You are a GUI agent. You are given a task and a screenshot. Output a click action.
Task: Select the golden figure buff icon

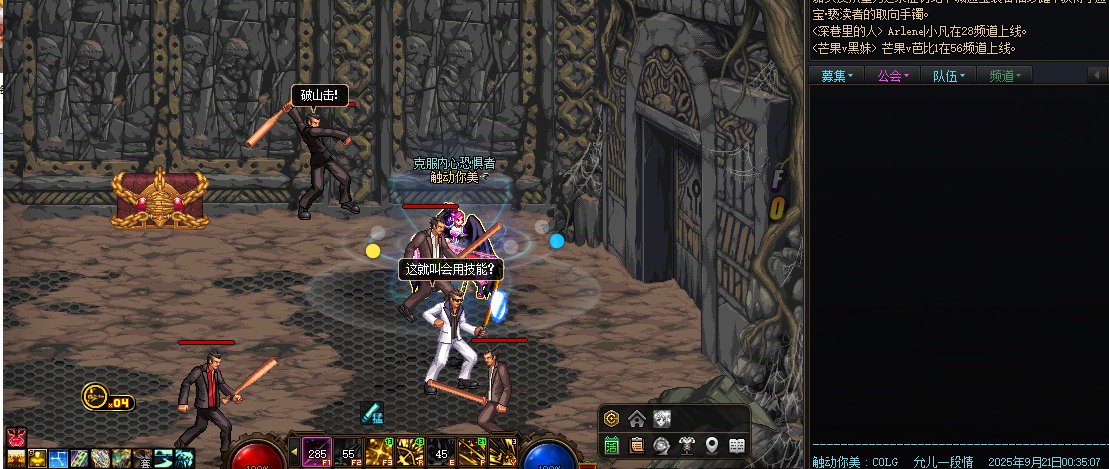point(36,458)
